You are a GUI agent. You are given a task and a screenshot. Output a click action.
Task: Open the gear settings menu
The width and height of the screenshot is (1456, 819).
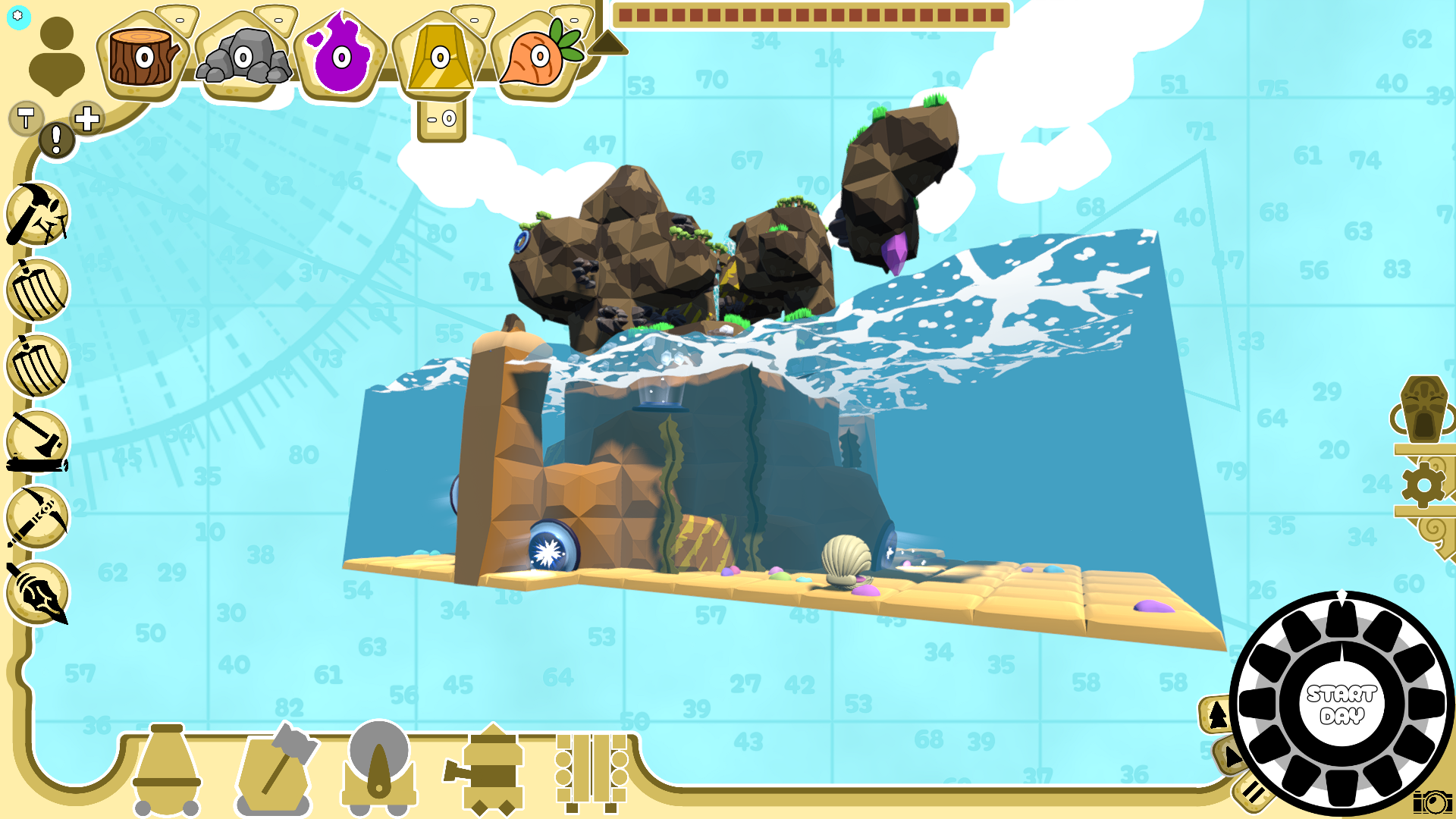[x=1423, y=484]
